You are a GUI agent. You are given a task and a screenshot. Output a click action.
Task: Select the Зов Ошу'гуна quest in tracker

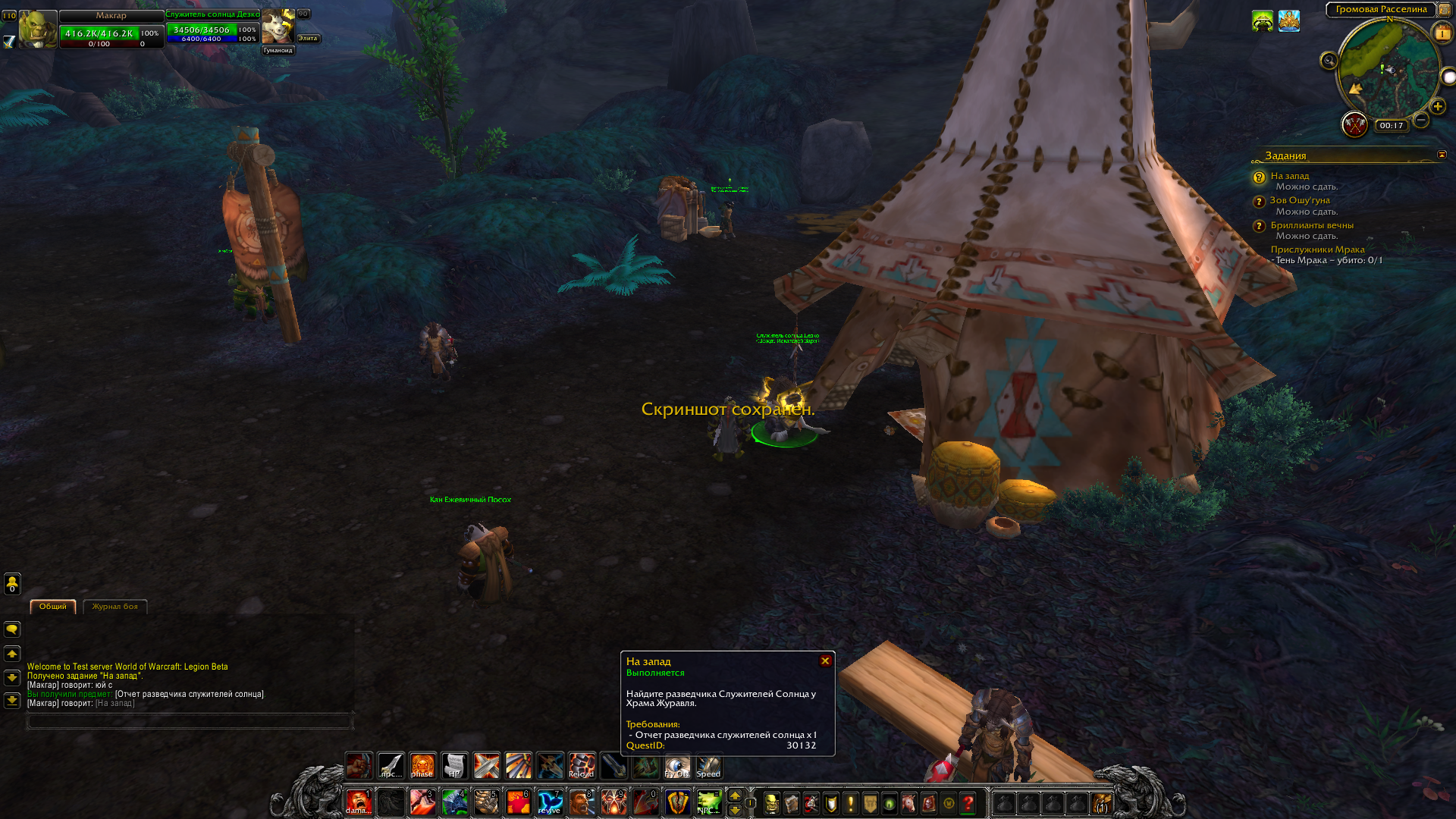(1300, 200)
